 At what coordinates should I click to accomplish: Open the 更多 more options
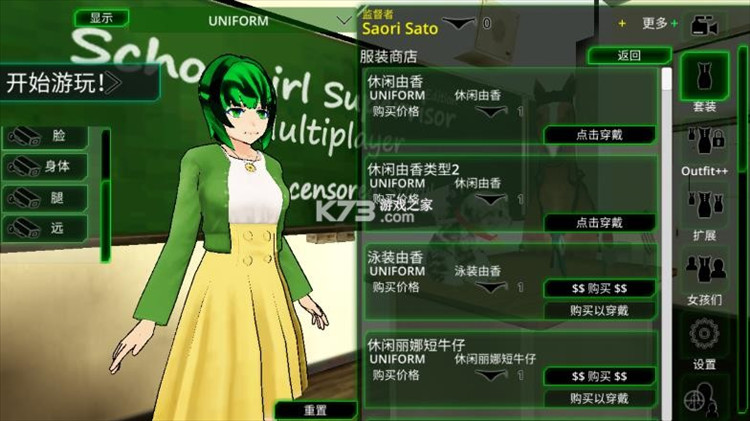point(654,23)
